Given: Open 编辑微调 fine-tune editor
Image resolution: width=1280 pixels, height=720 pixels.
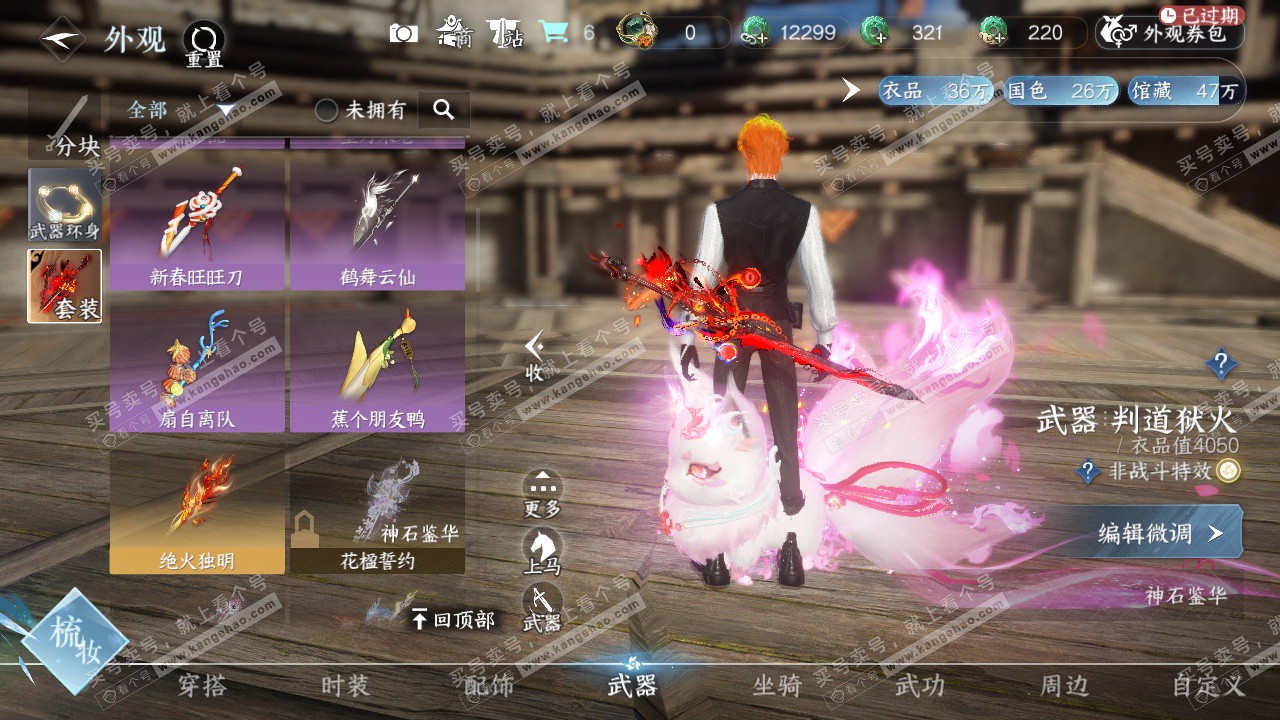Looking at the screenshot, I should pos(1159,533).
